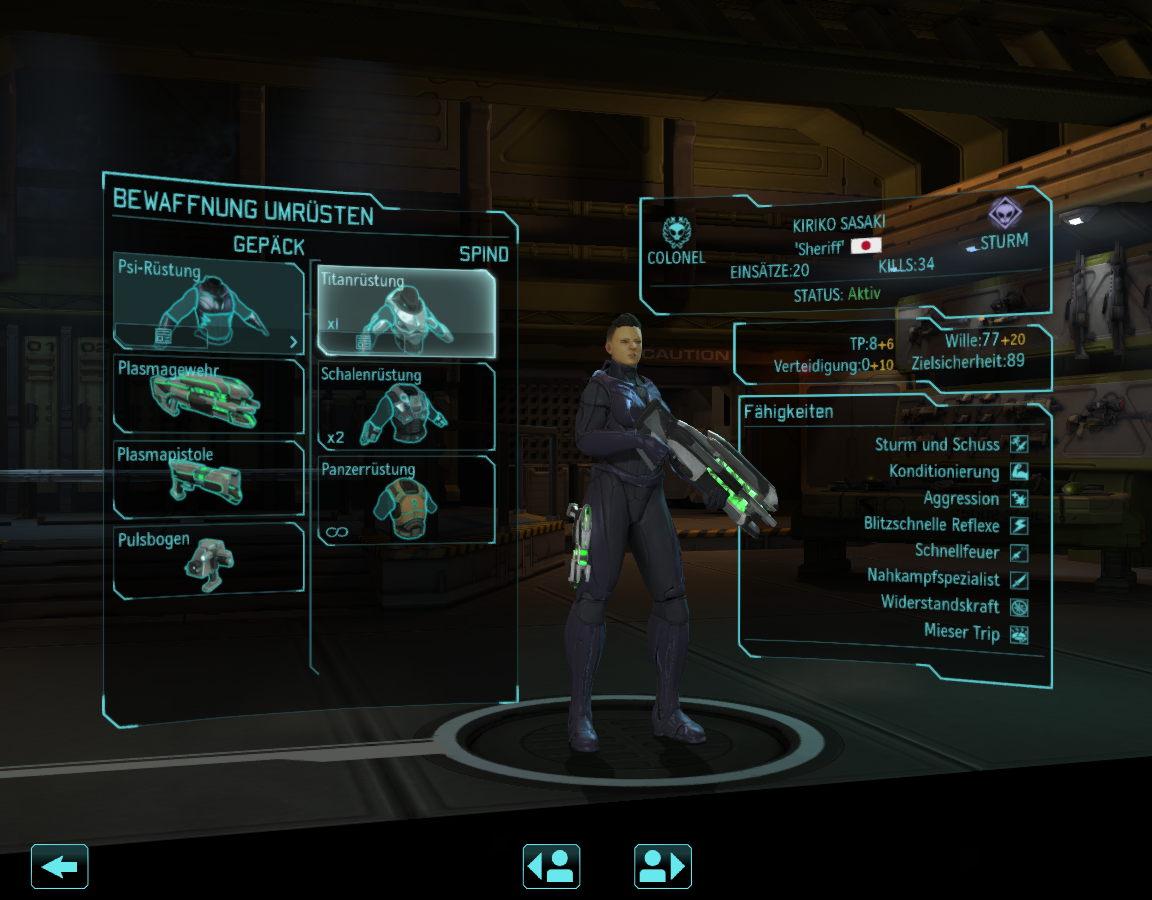Show the Mieser Trip ability
1152x900 pixels.
coord(1018,633)
